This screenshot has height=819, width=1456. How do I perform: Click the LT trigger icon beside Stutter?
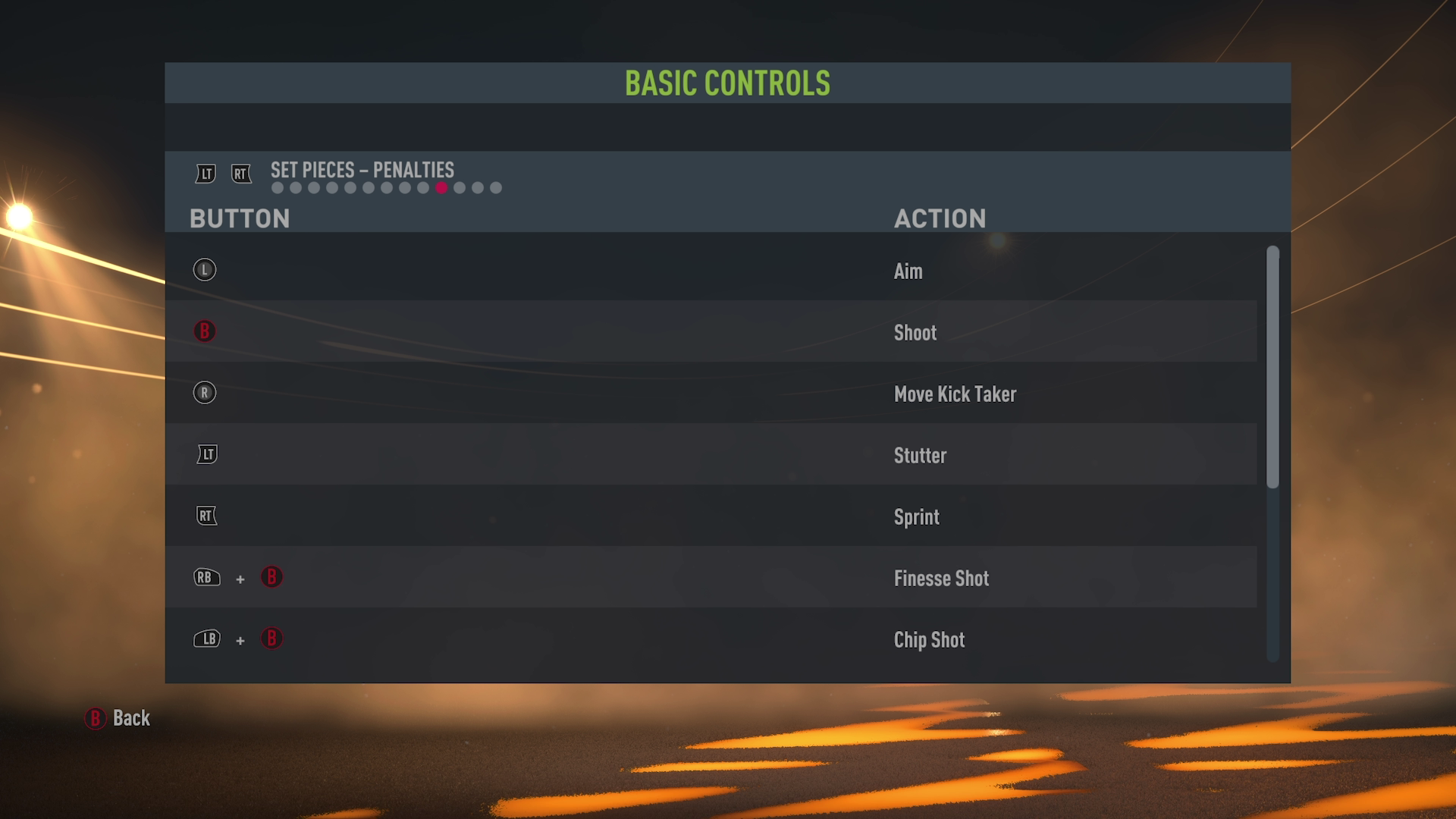click(206, 454)
